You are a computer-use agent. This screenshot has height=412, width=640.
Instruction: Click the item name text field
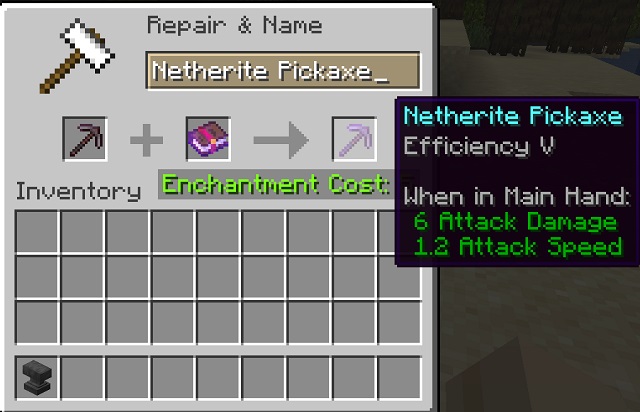coord(282,72)
